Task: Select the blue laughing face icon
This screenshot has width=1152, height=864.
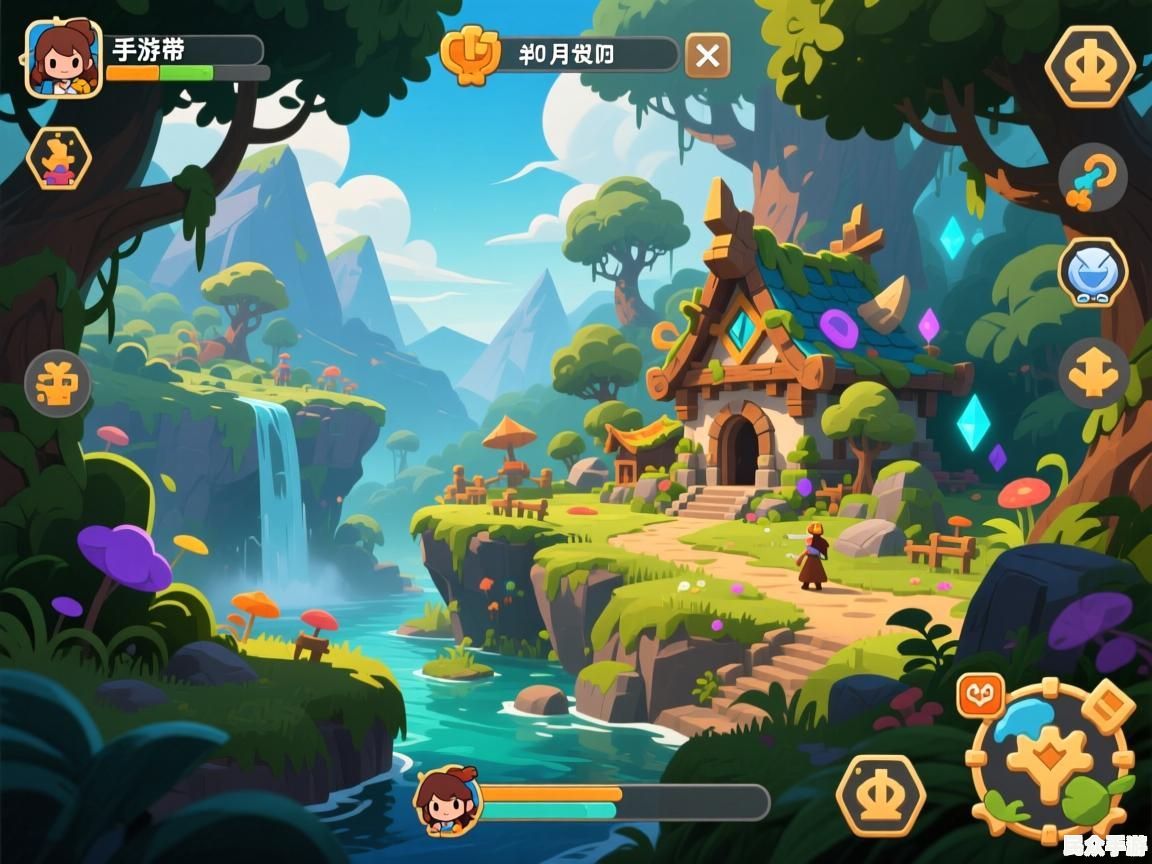Action: (1093, 272)
